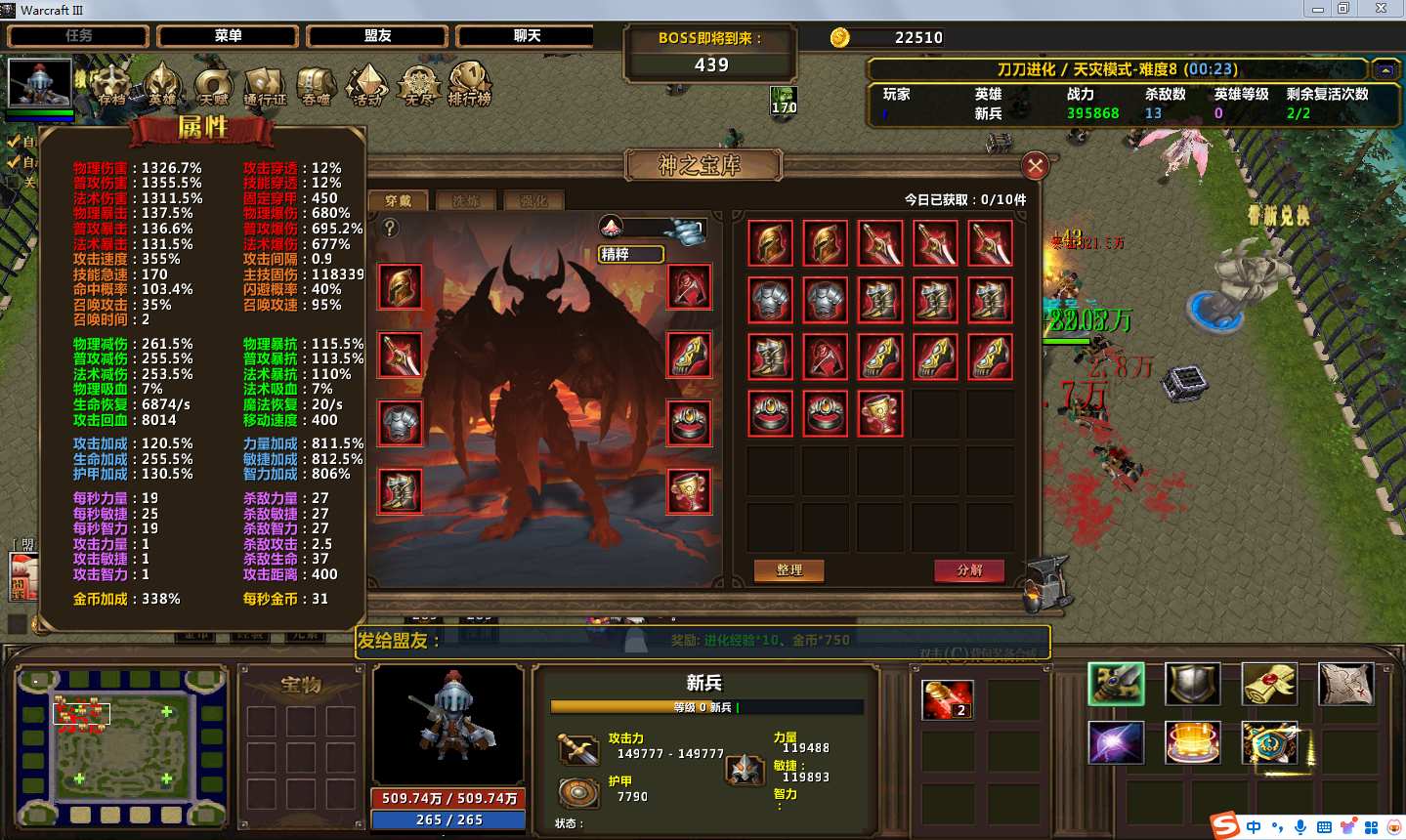The image size is (1406, 840).
Task: Open the 天赋 talent icon
Action: (x=213, y=84)
